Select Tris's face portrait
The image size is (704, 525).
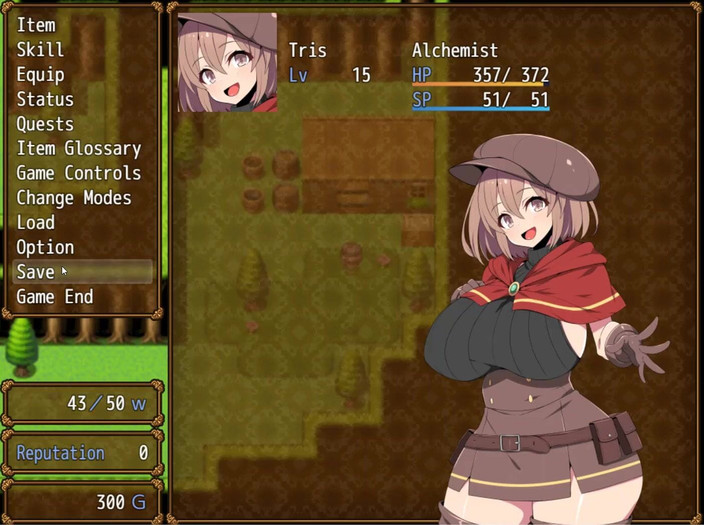(x=227, y=62)
